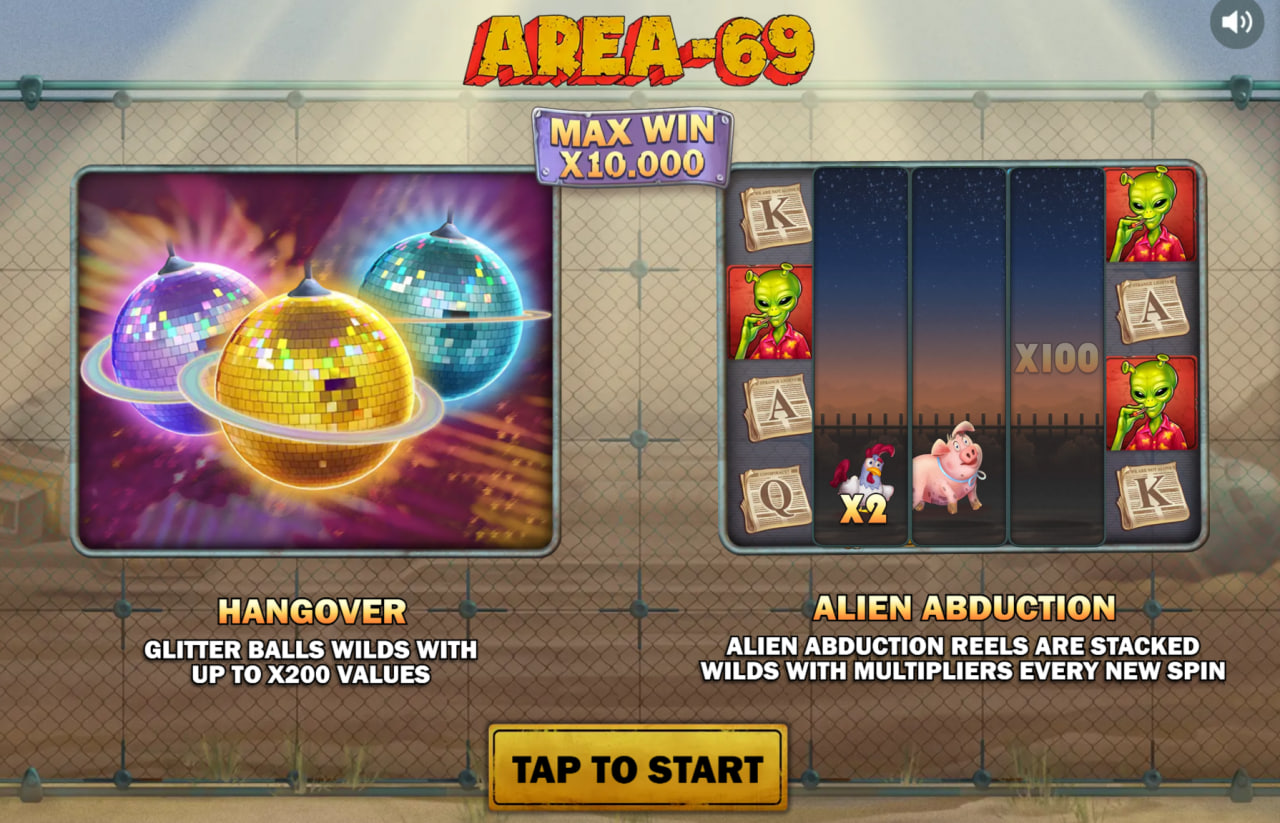Select the HANGOVER feature heading
Image resolution: width=1280 pixels, height=823 pixels.
point(311,610)
